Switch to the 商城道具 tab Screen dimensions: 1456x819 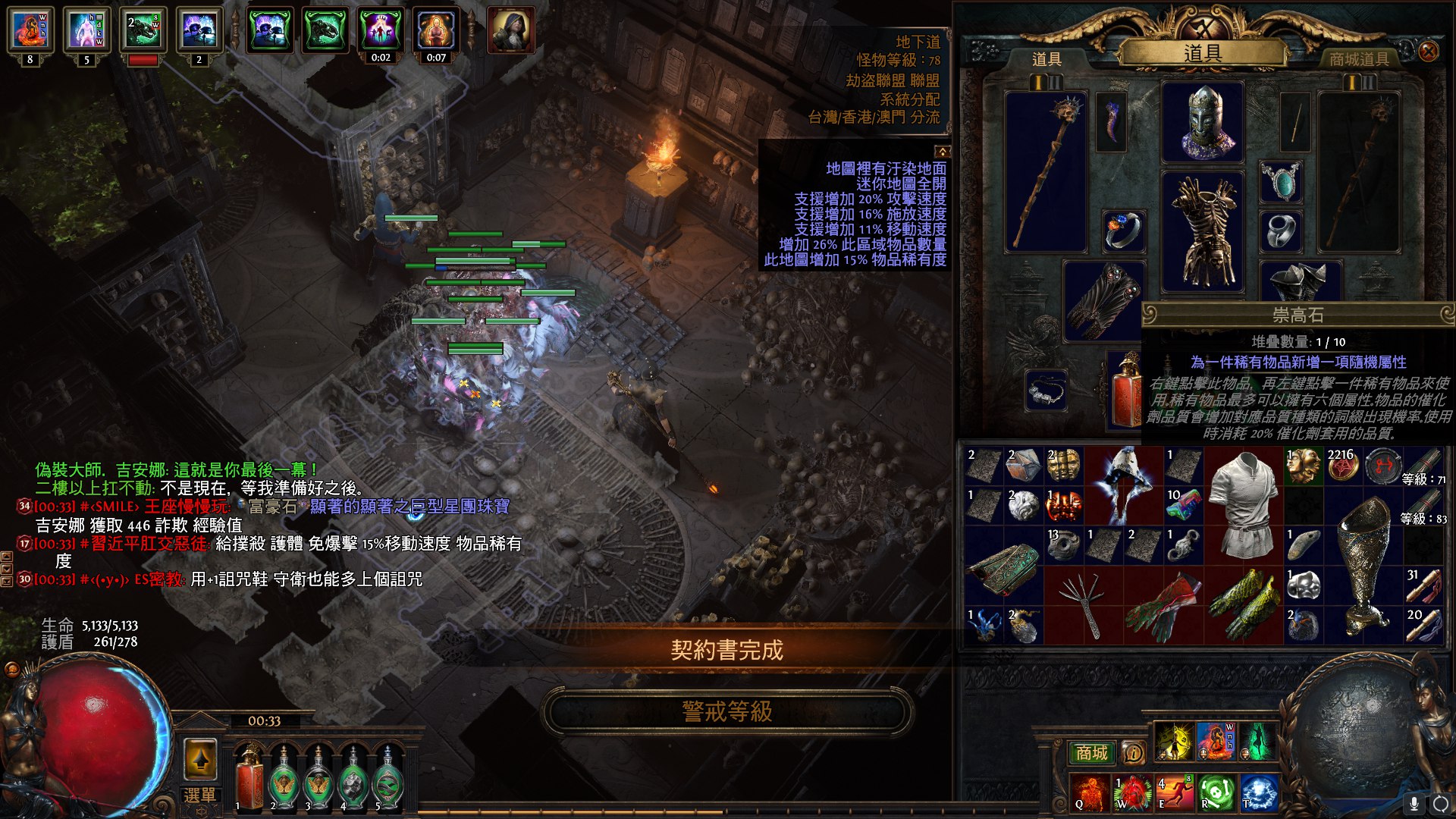coord(1358,59)
